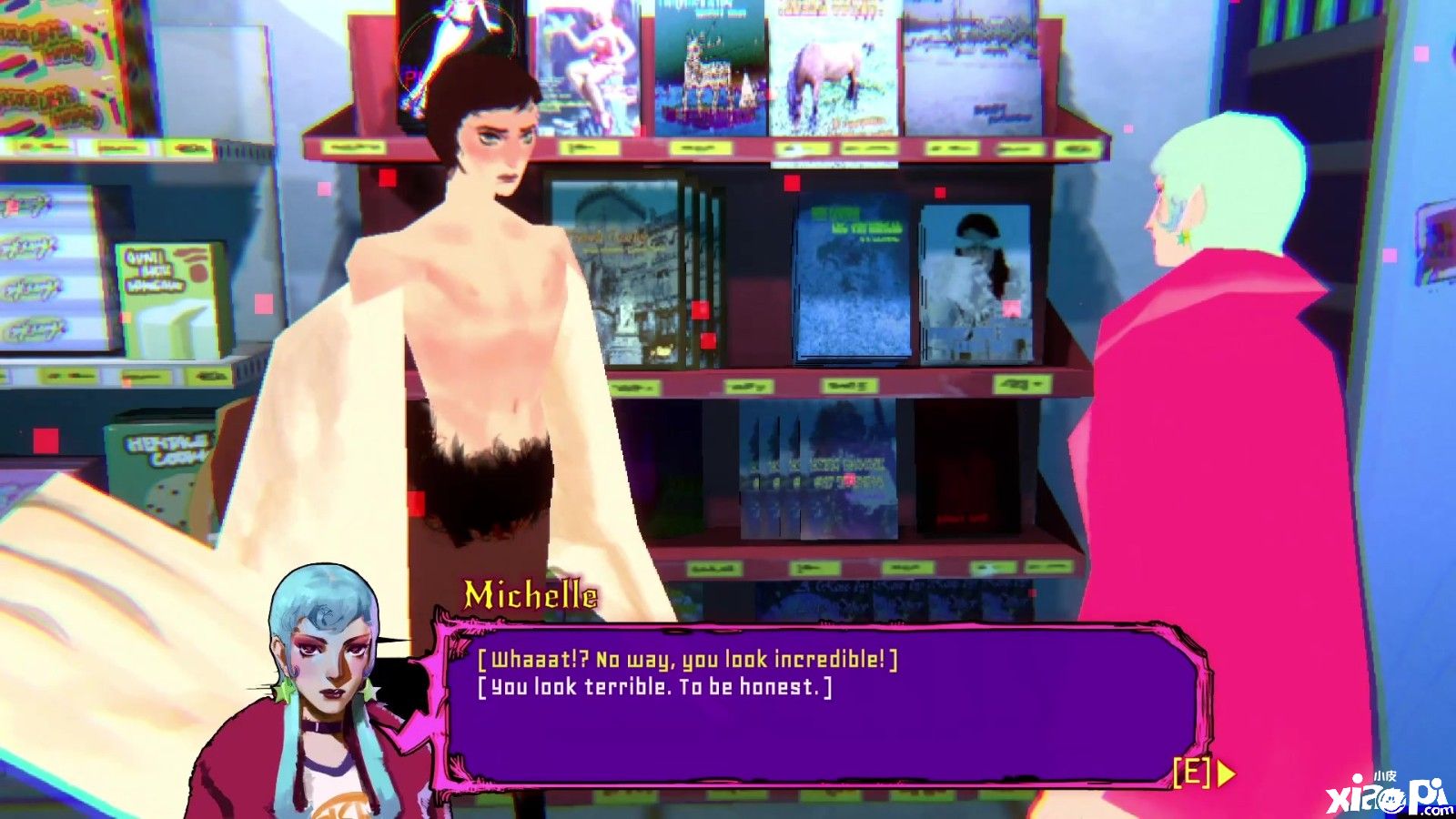Select "You look terrible. To be honest." reply

click(x=654, y=687)
